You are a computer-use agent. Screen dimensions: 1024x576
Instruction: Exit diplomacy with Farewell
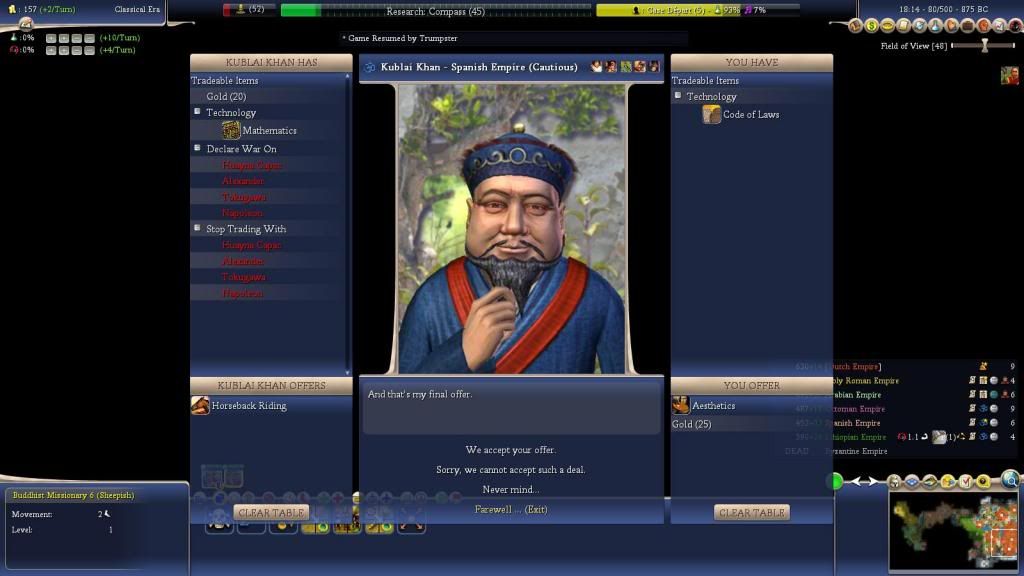point(510,510)
